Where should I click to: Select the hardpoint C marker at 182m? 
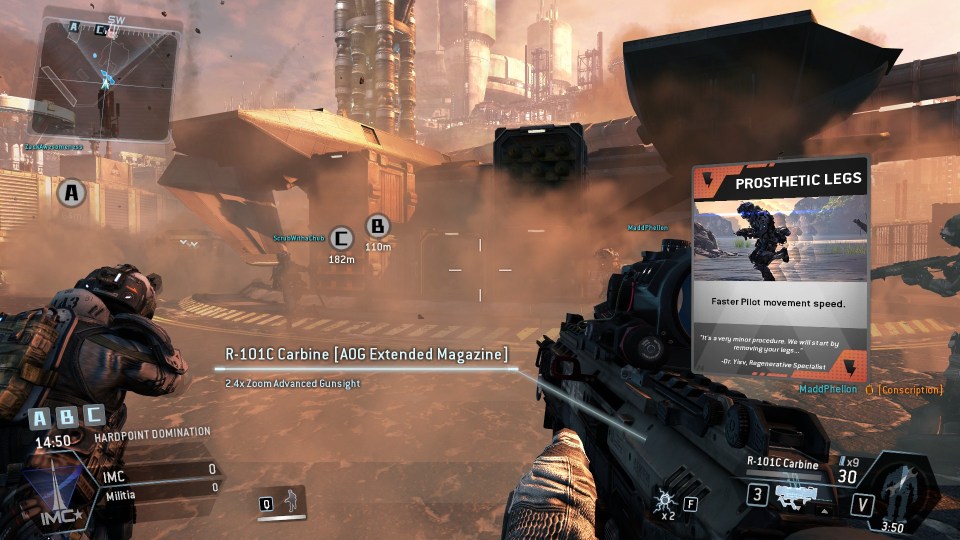(x=342, y=238)
